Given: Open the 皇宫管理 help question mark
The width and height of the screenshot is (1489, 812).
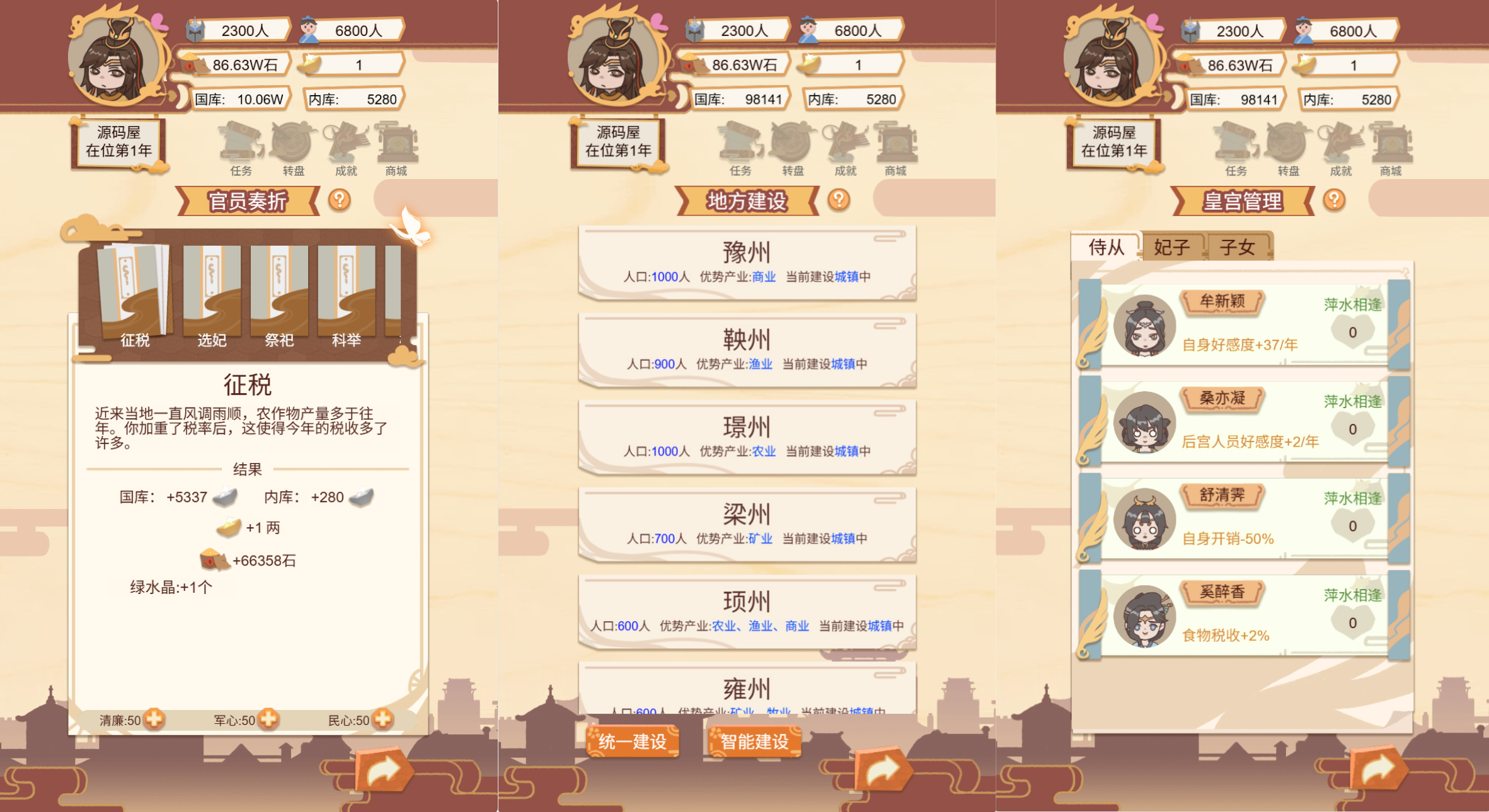Looking at the screenshot, I should coord(1335,200).
